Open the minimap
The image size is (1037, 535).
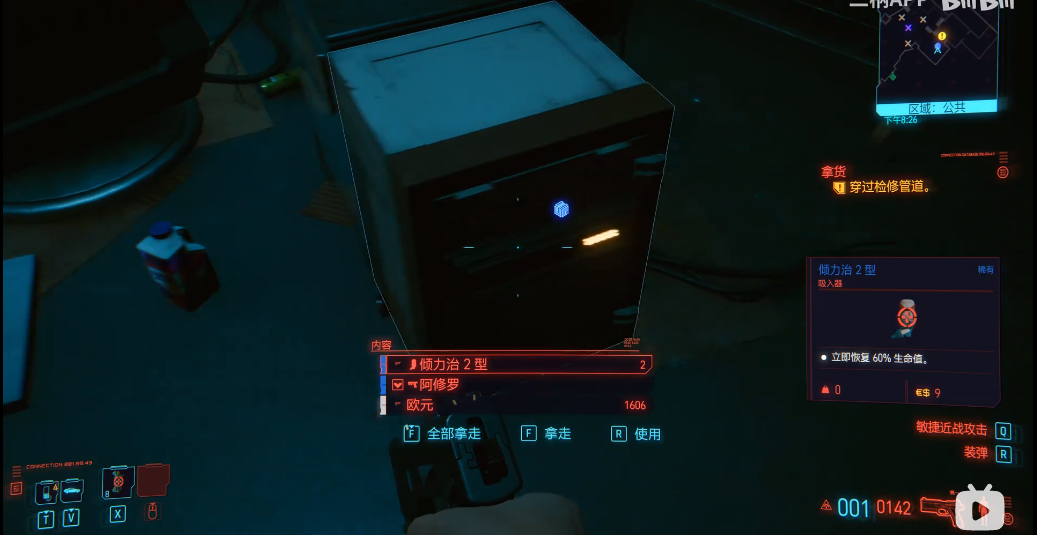[937, 56]
